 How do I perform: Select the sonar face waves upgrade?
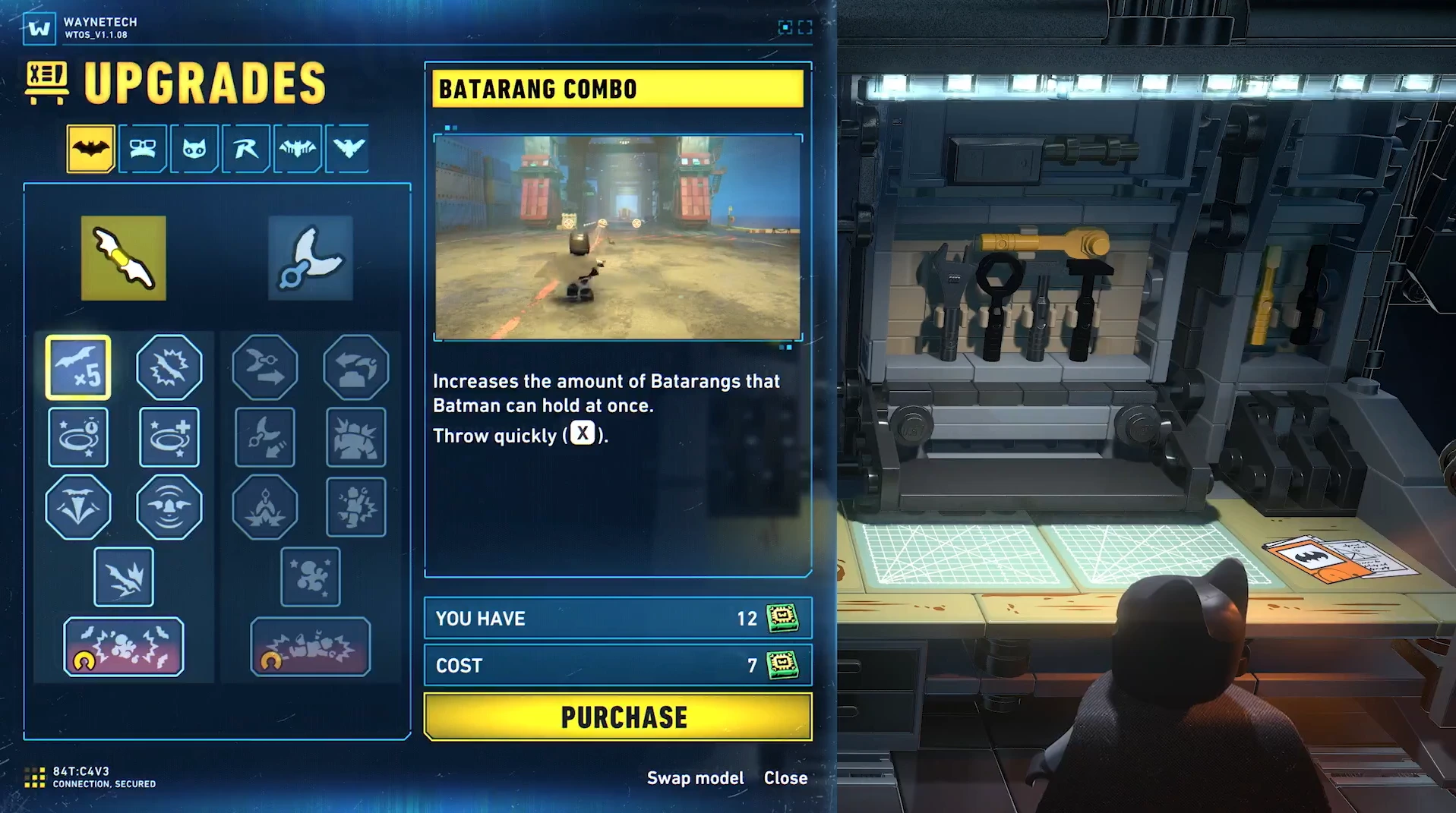click(169, 507)
